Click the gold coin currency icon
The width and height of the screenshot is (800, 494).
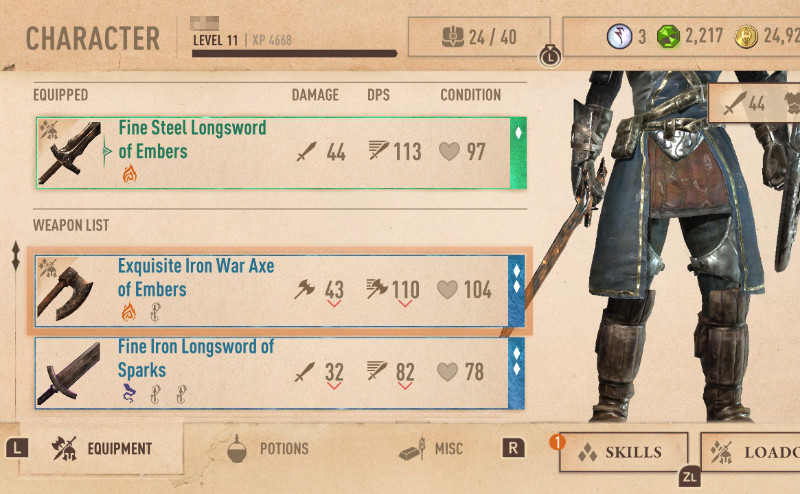coord(743,38)
